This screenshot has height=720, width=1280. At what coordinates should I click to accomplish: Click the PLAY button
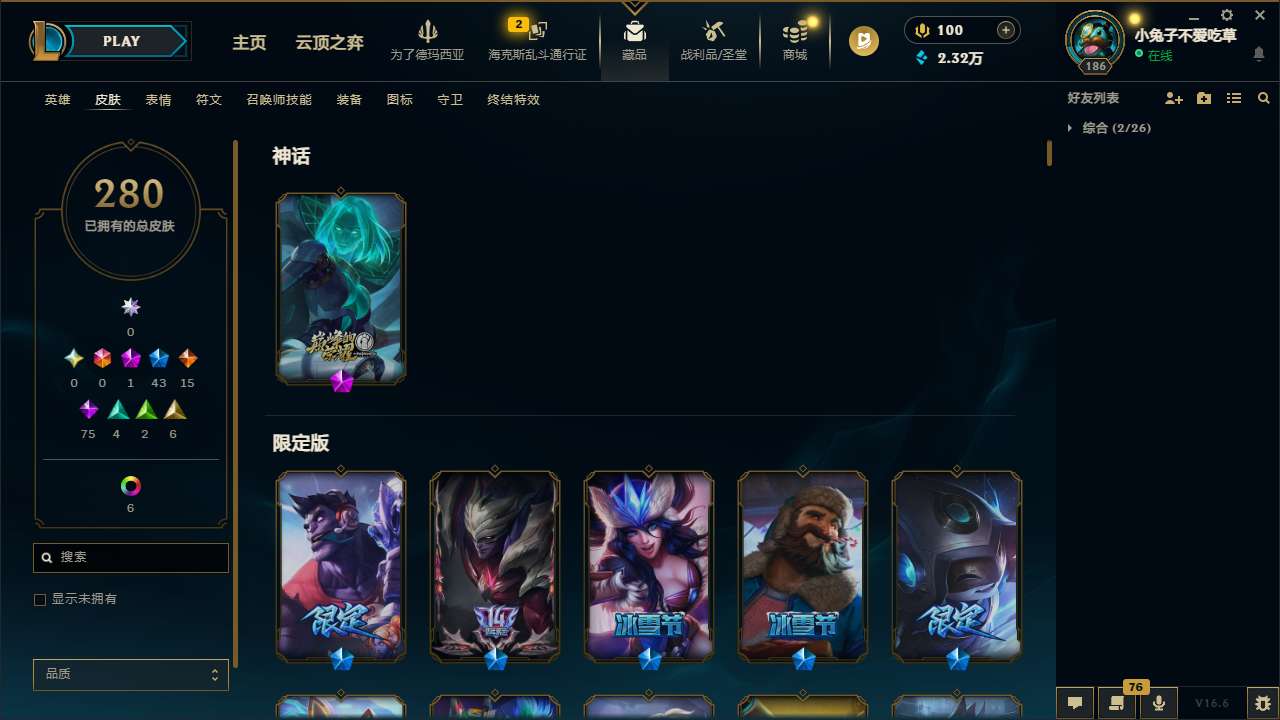tap(121, 41)
